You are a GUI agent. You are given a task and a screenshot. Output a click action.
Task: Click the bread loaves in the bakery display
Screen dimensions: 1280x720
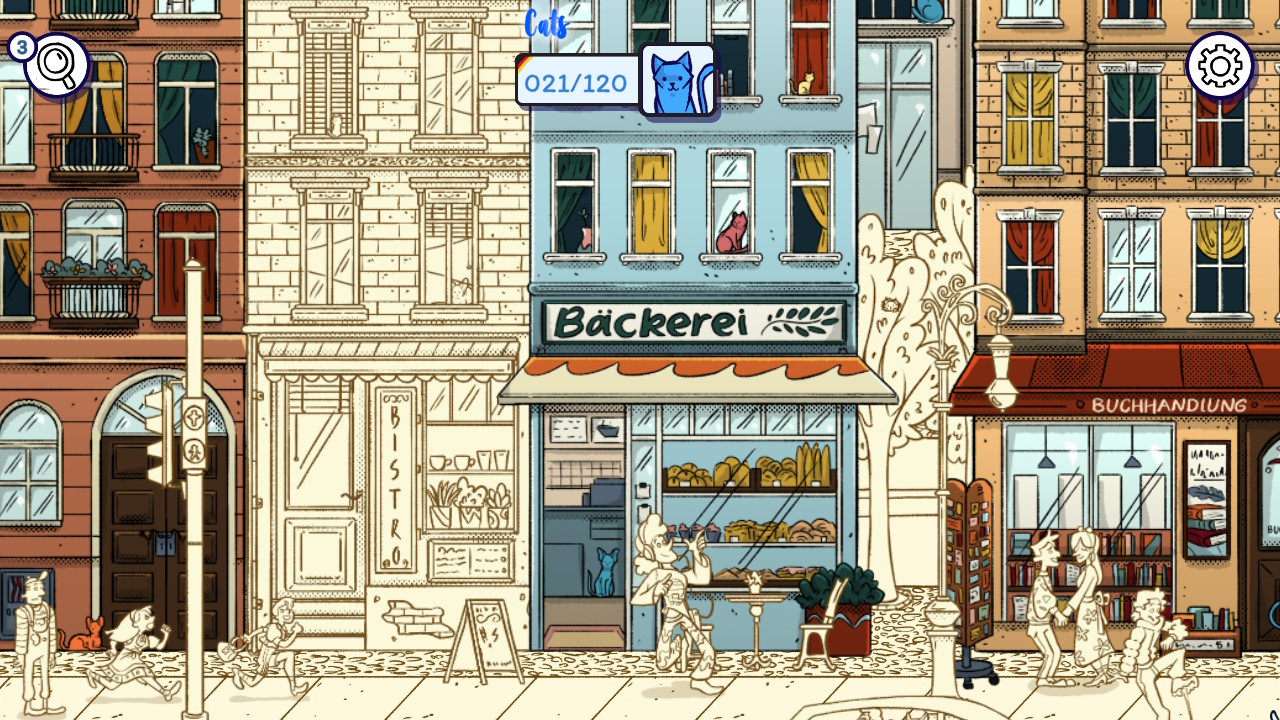click(740, 470)
